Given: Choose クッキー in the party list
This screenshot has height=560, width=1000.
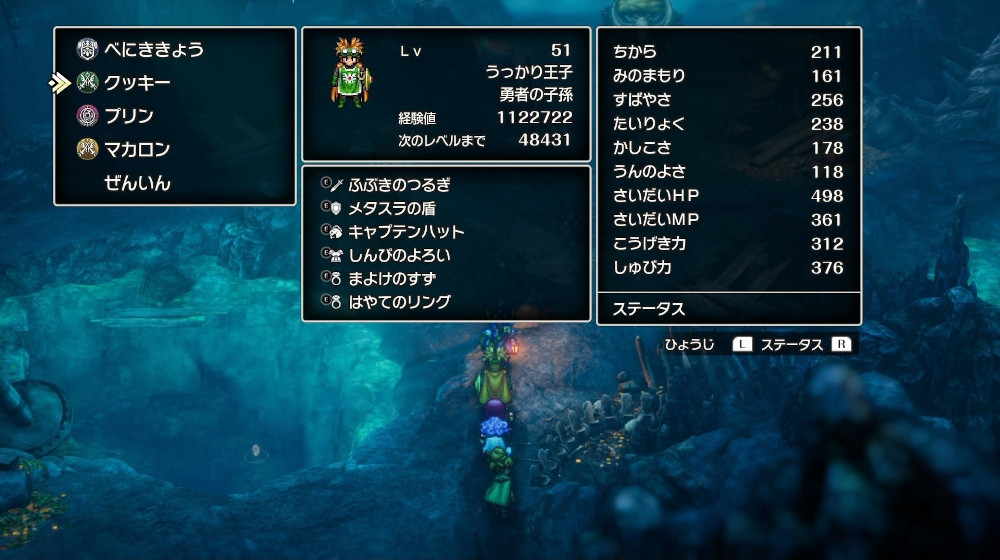Looking at the screenshot, I should [x=137, y=83].
